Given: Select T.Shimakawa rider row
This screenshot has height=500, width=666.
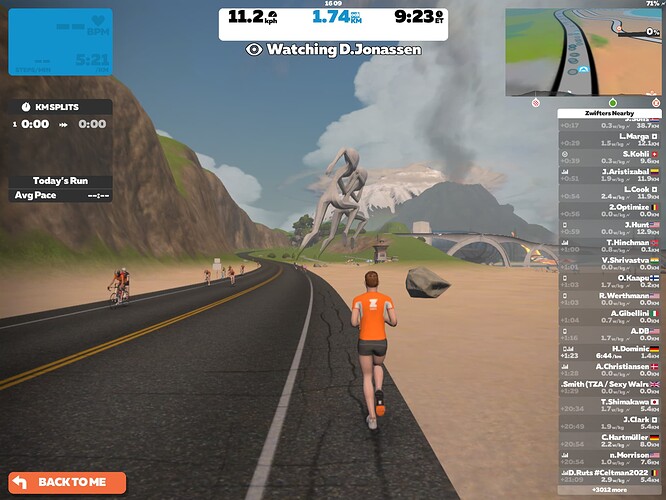Looking at the screenshot, I should (x=609, y=405).
